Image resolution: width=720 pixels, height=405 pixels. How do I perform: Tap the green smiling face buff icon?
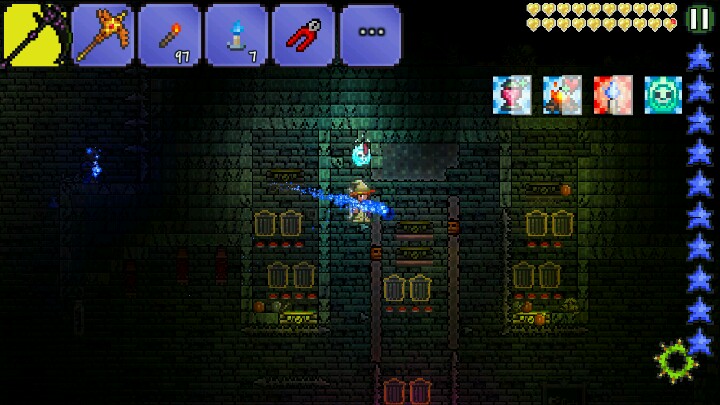click(663, 94)
